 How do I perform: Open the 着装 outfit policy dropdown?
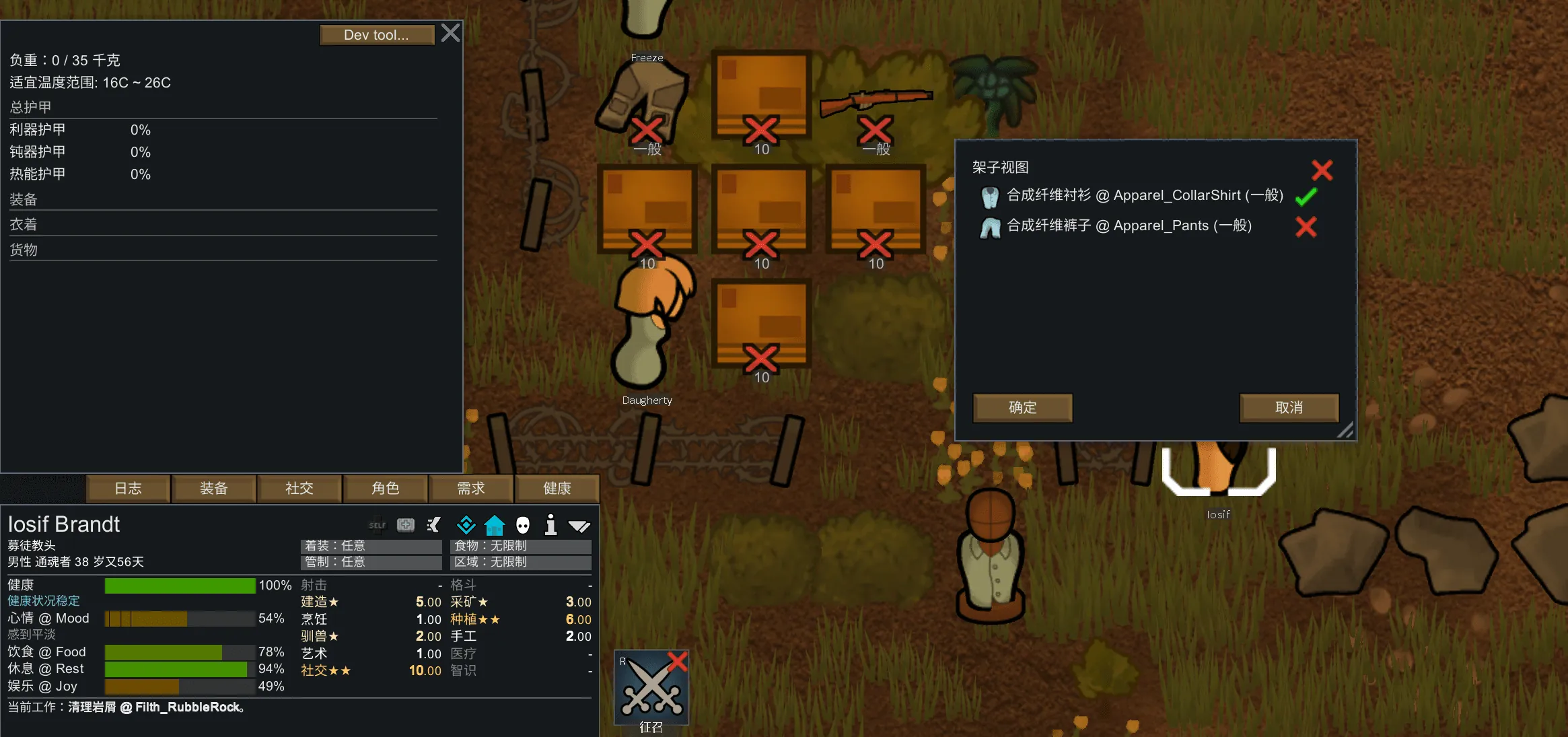pos(371,546)
